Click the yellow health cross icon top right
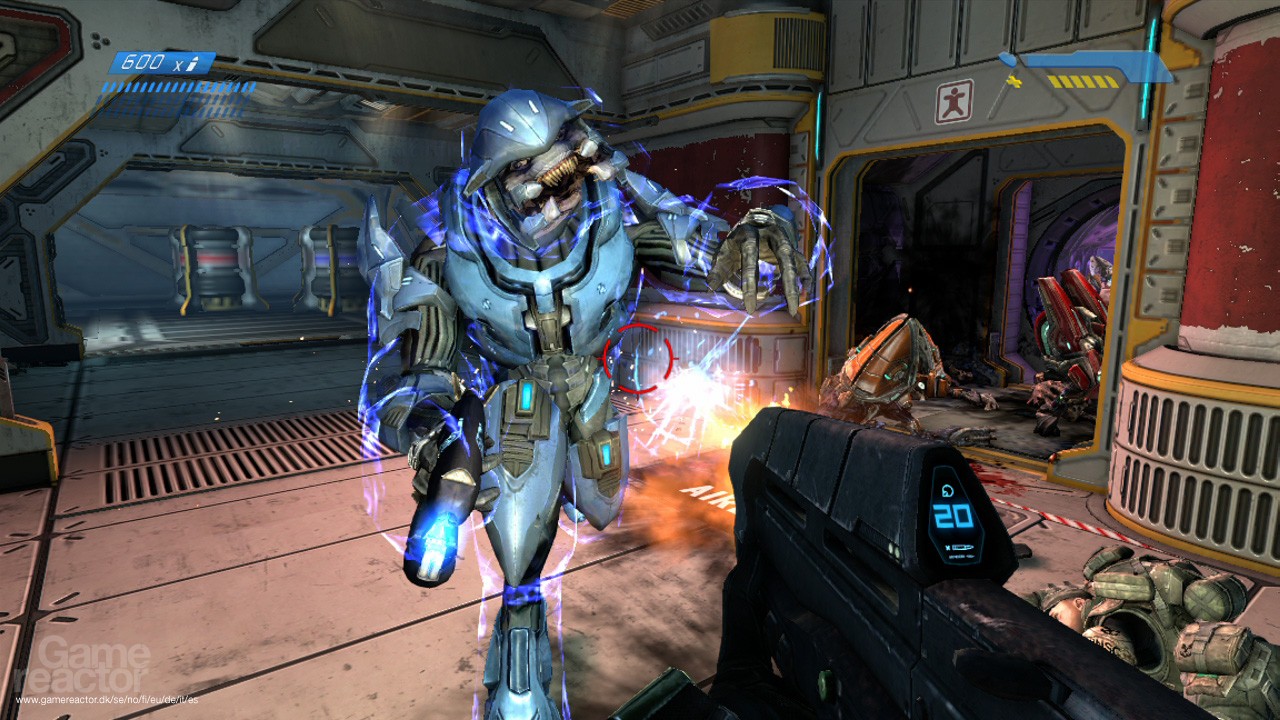1280x720 pixels. click(1014, 82)
